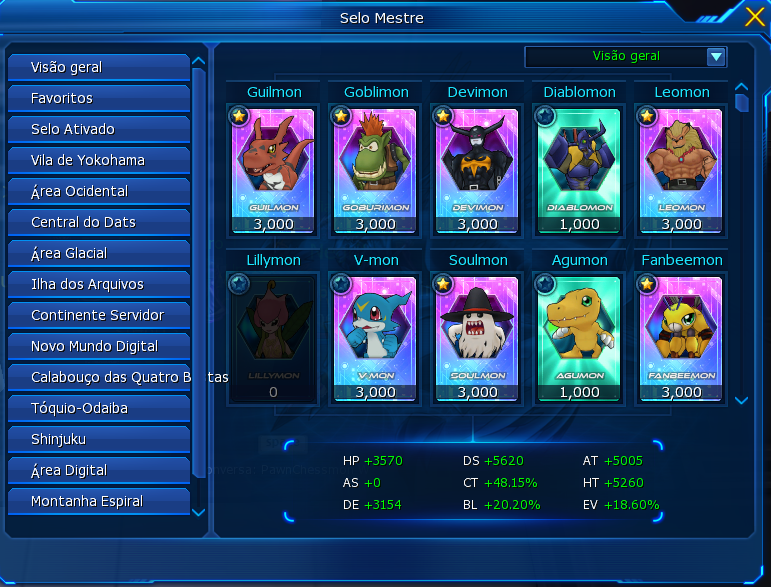Switch to Área Glacial category
This screenshot has width=771, height=587.
[x=98, y=254]
